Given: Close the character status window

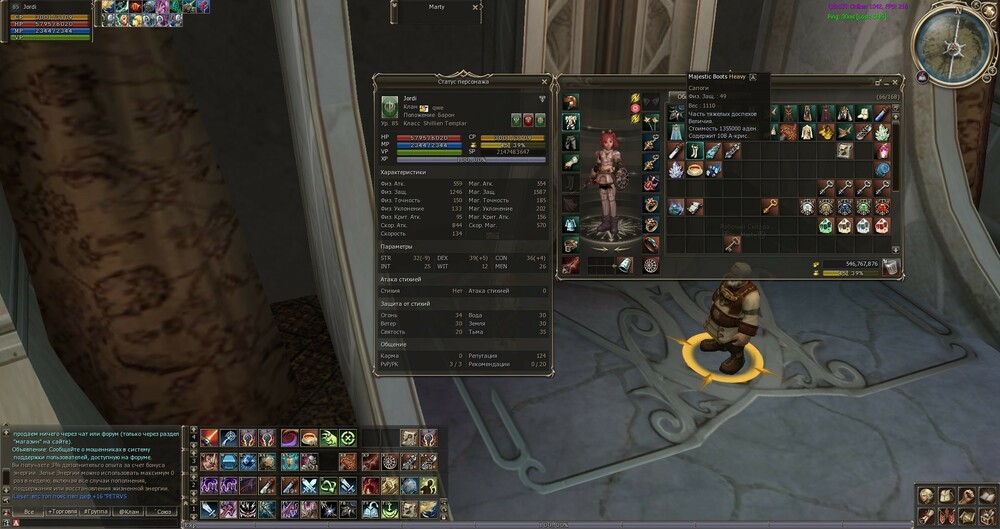Looking at the screenshot, I should click(544, 81).
